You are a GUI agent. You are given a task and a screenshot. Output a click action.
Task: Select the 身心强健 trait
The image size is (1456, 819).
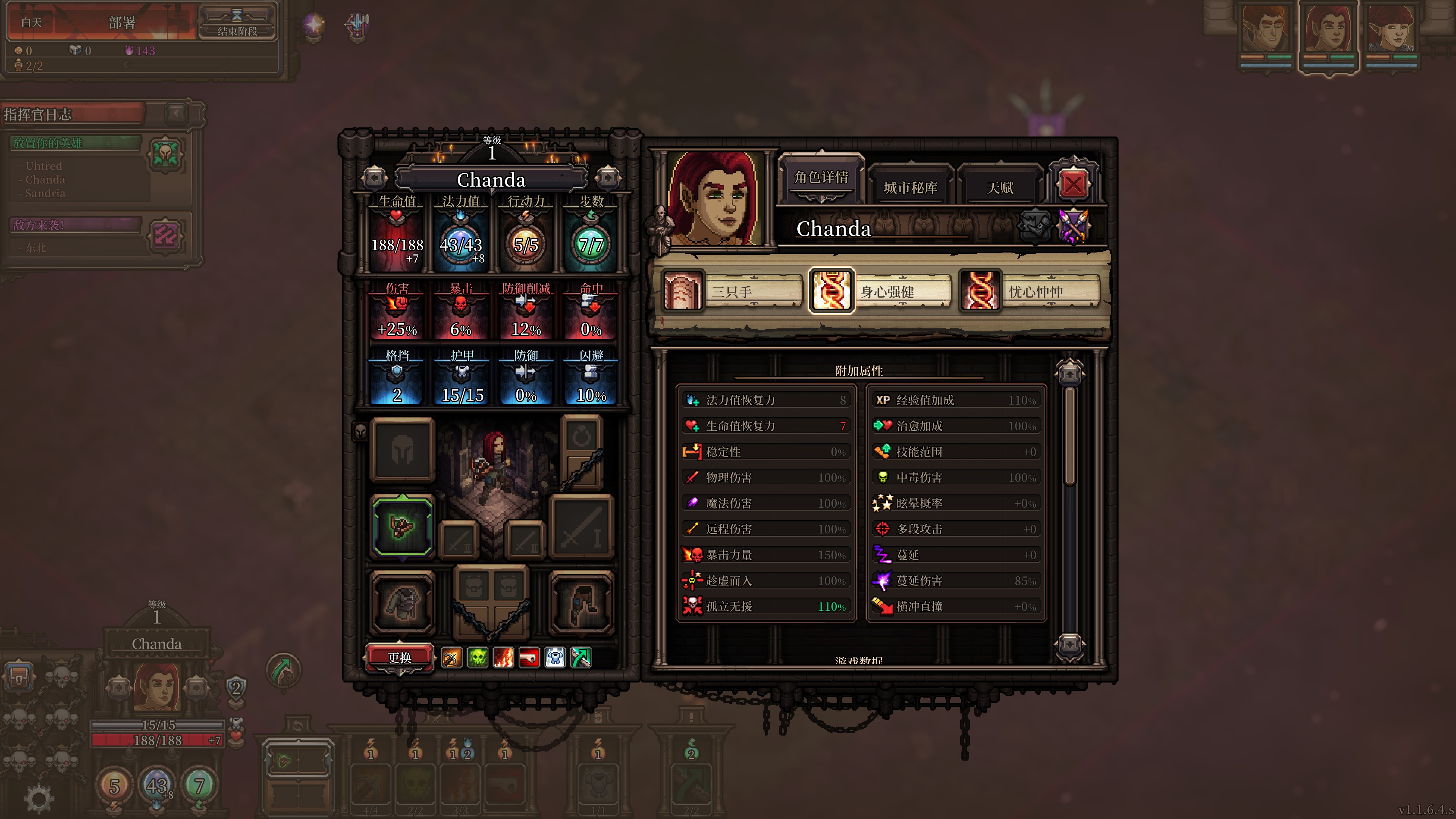click(x=881, y=292)
